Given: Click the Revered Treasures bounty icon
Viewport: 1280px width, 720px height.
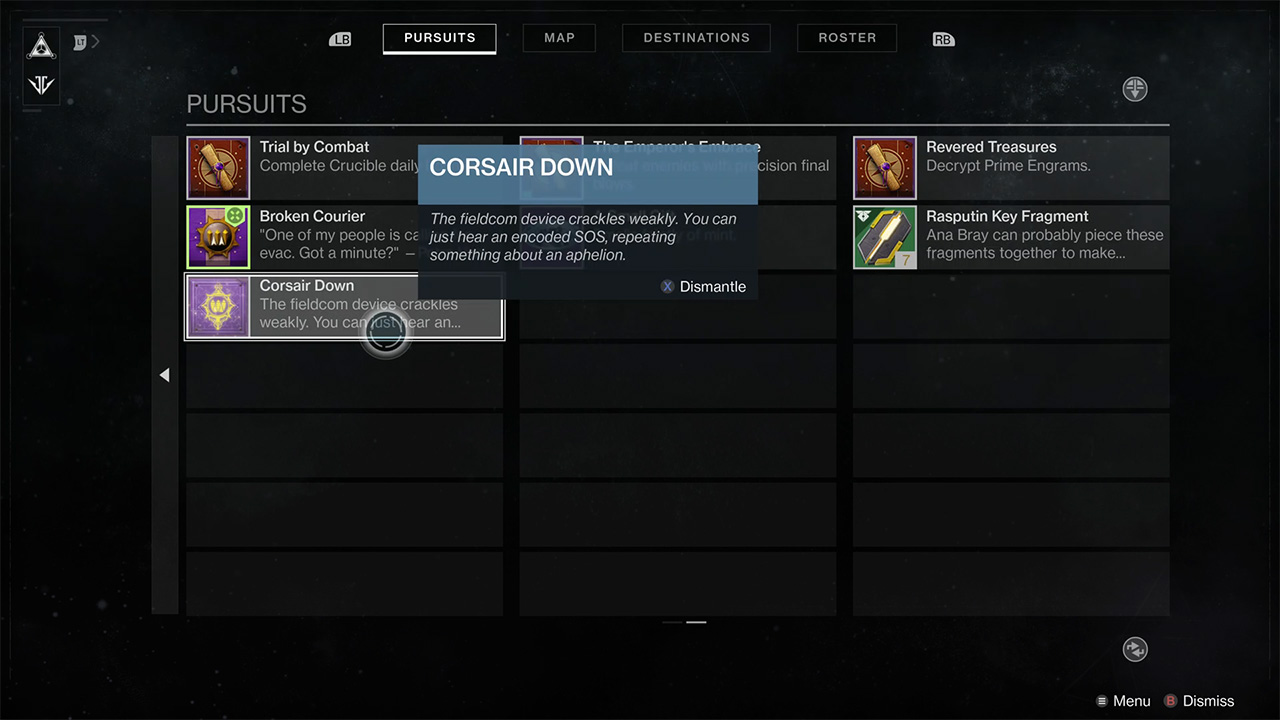Looking at the screenshot, I should tap(885, 167).
